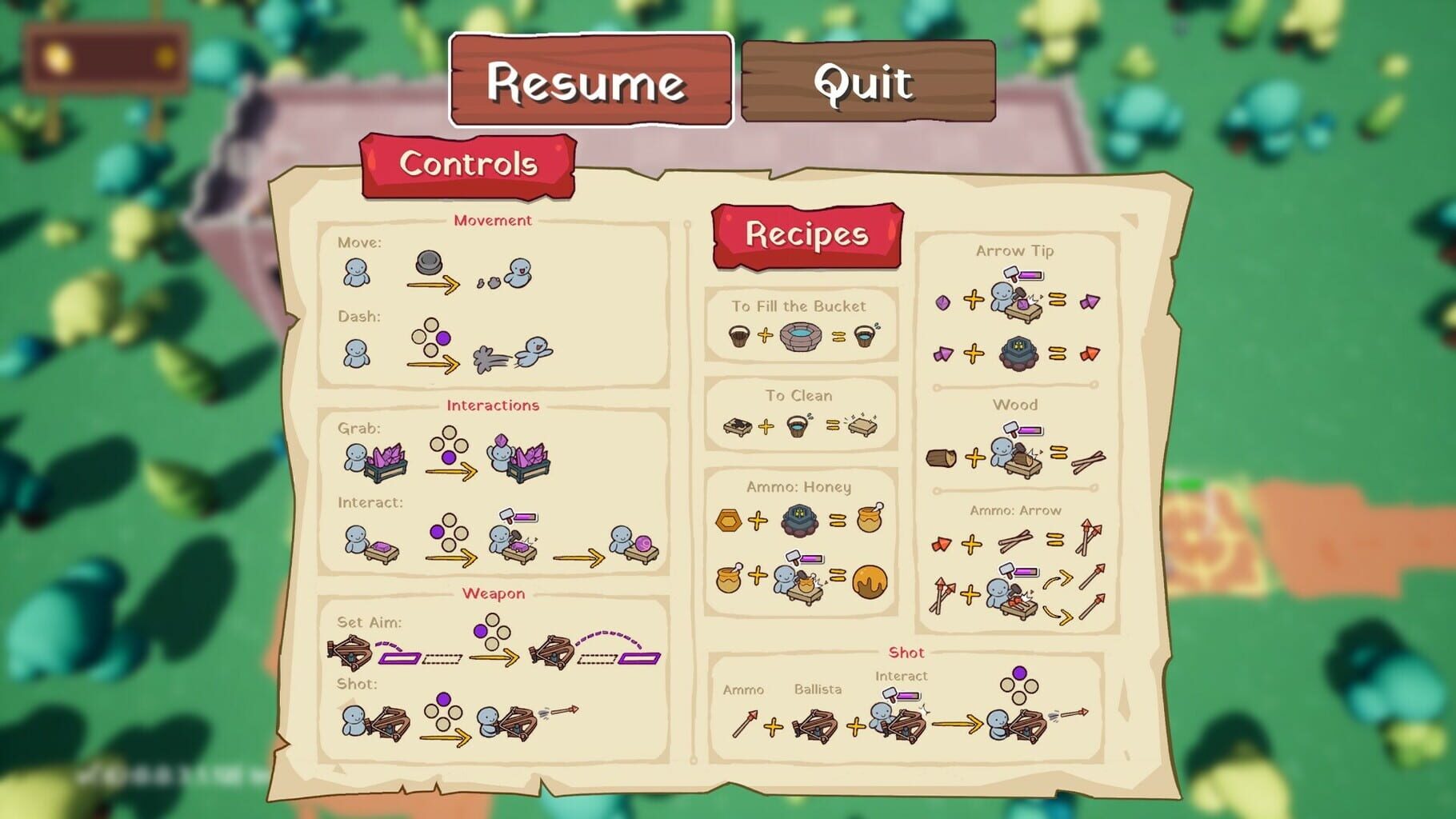
Task: Click the purple dash button in the Dash diagram
Action: (442, 338)
